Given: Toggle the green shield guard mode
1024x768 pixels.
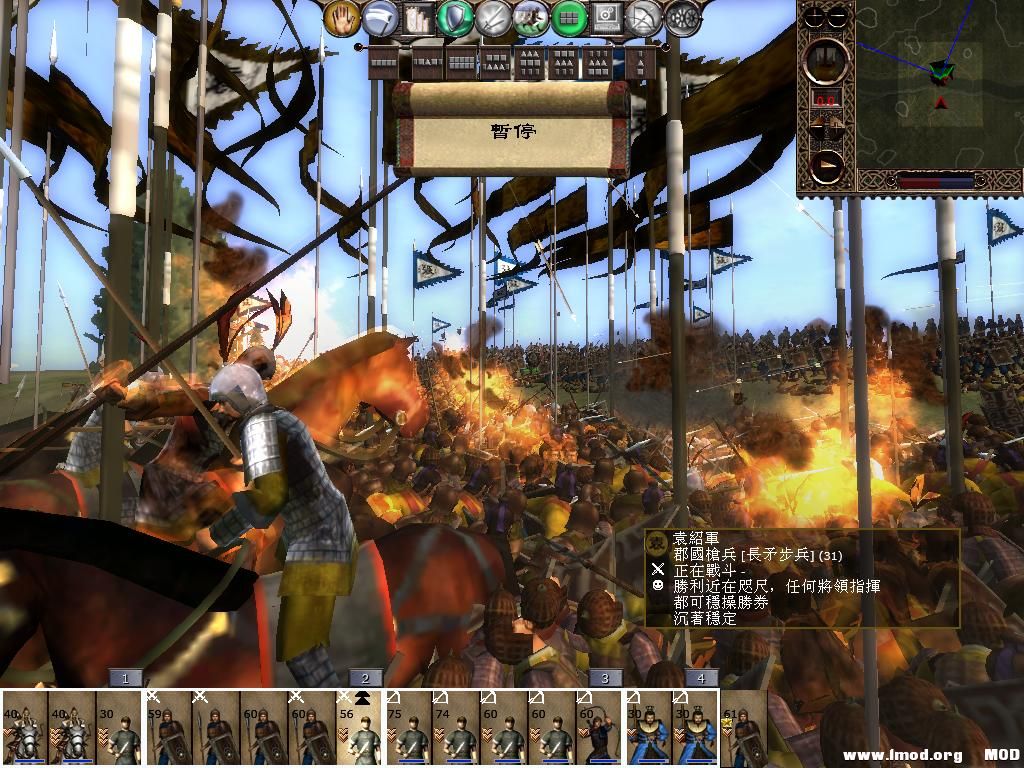Looking at the screenshot, I should pyautogui.click(x=456, y=17).
